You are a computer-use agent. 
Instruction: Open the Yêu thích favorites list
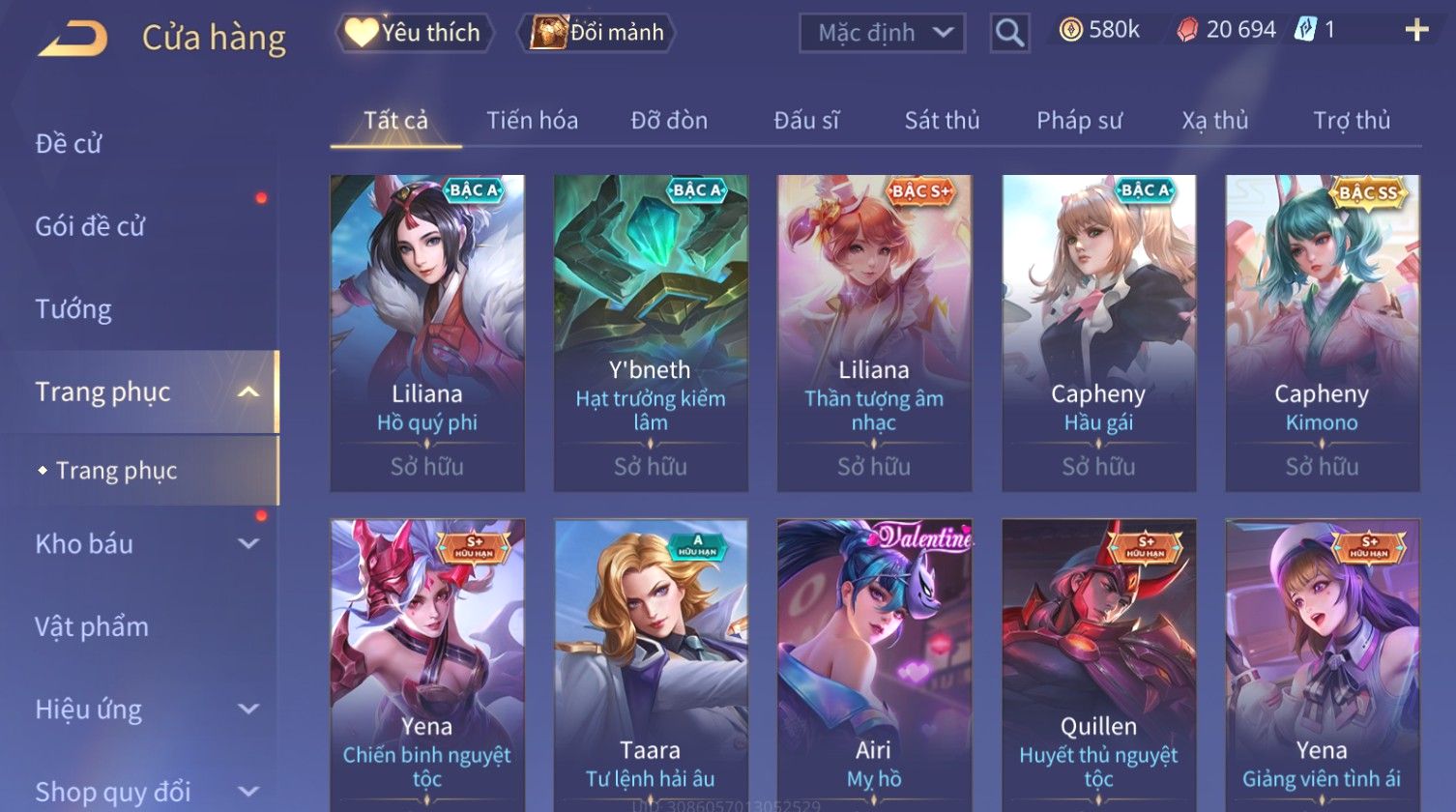point(415,33)
